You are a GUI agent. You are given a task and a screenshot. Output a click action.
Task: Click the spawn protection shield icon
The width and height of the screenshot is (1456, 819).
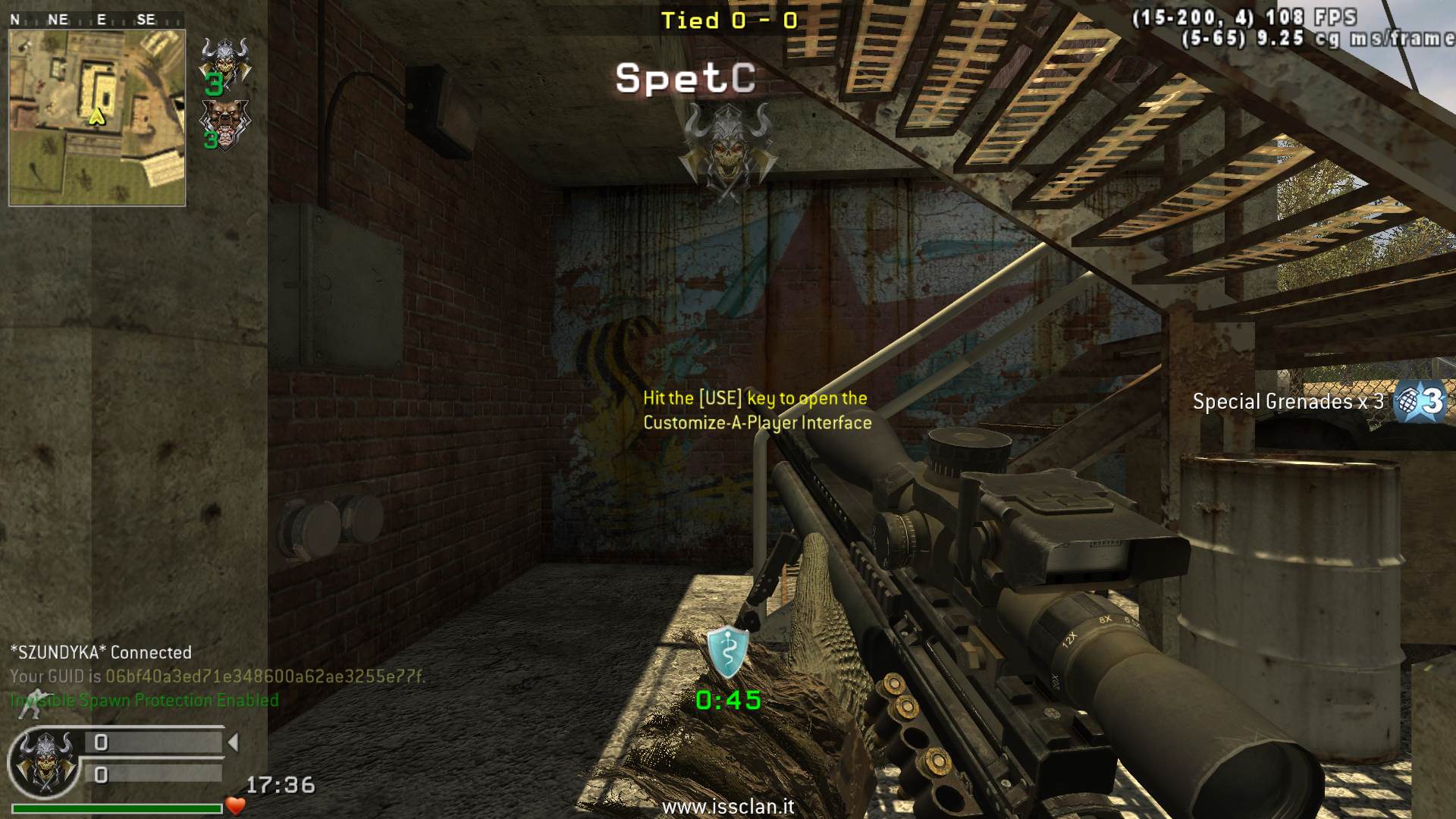[727, 652]
